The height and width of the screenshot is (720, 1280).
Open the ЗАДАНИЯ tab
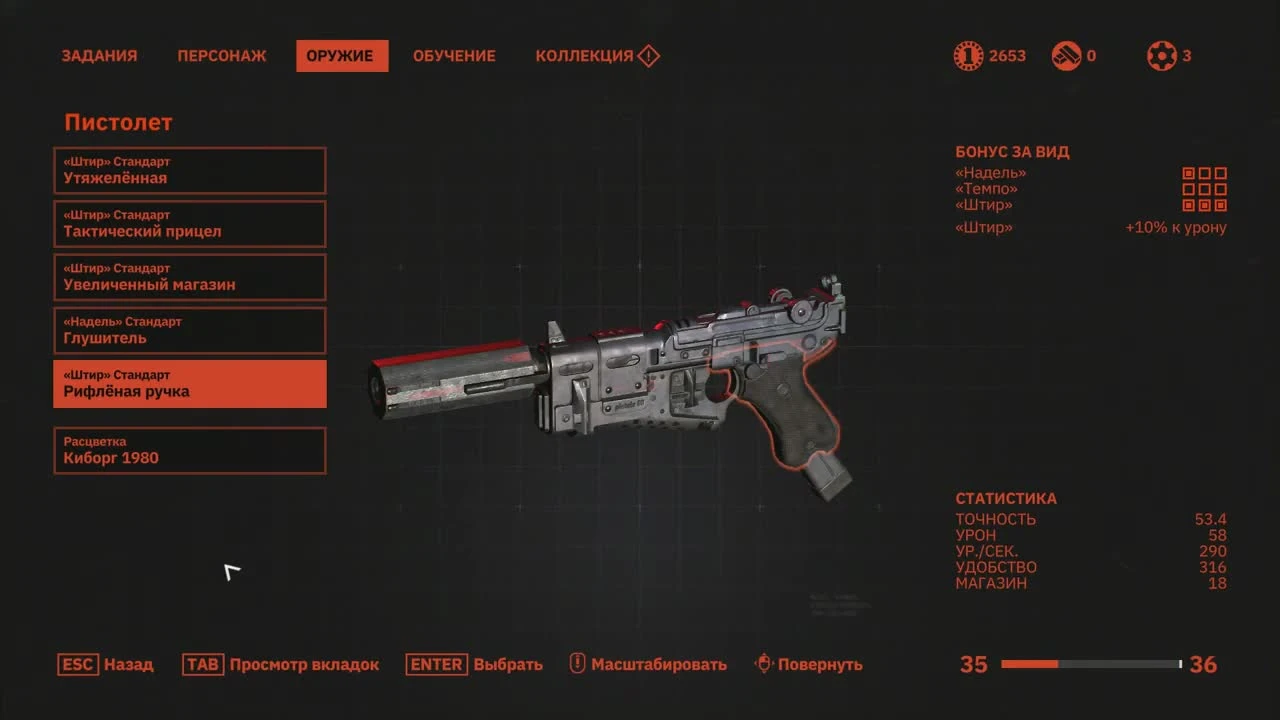point(99,56)
